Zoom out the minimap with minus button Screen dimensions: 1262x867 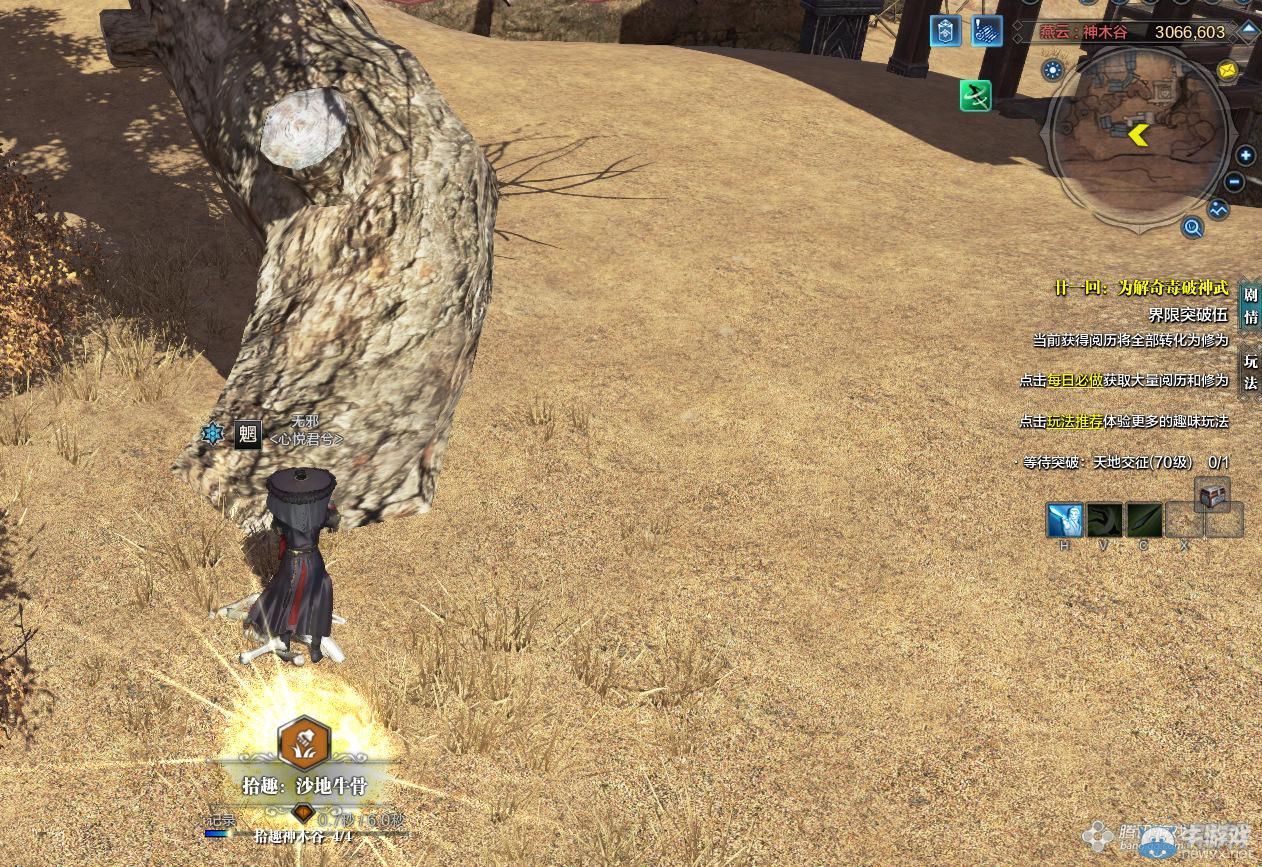[x=1234, y=182]
